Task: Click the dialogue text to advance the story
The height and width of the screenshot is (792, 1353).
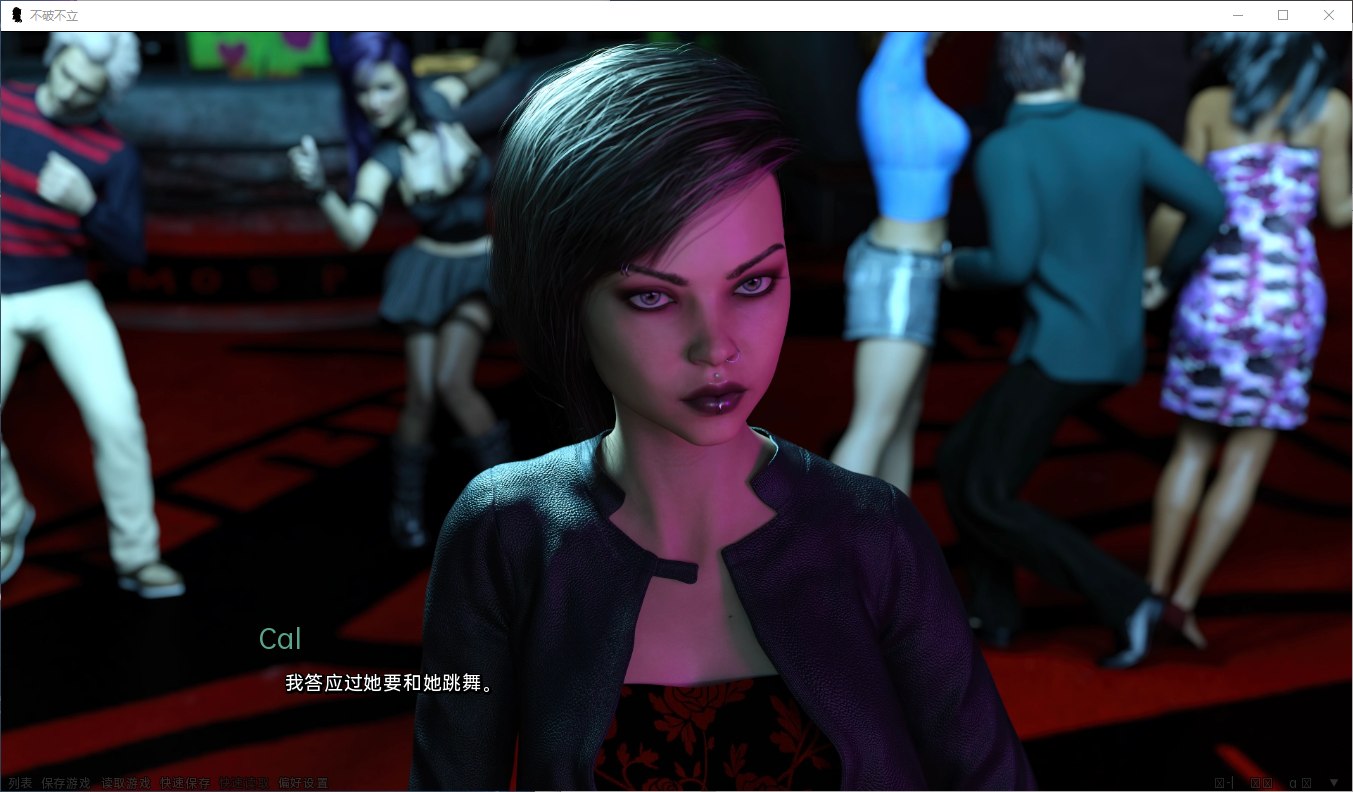Action: [x=388, y=683]
